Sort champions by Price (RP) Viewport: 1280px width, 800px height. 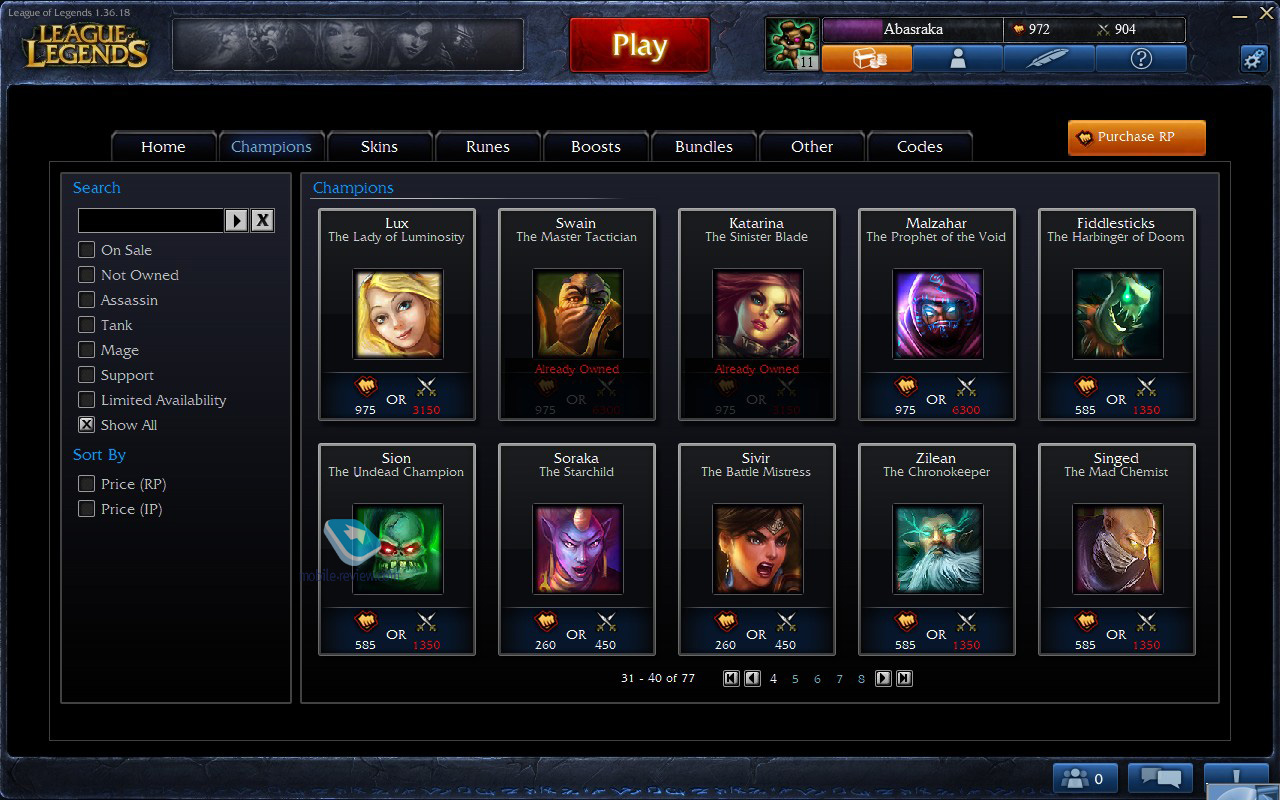pos(87,484)
